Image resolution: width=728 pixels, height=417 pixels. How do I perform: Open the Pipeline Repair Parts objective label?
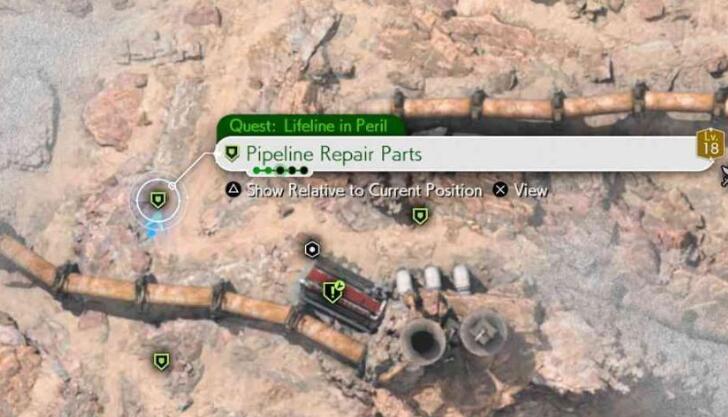coord(335,154)
